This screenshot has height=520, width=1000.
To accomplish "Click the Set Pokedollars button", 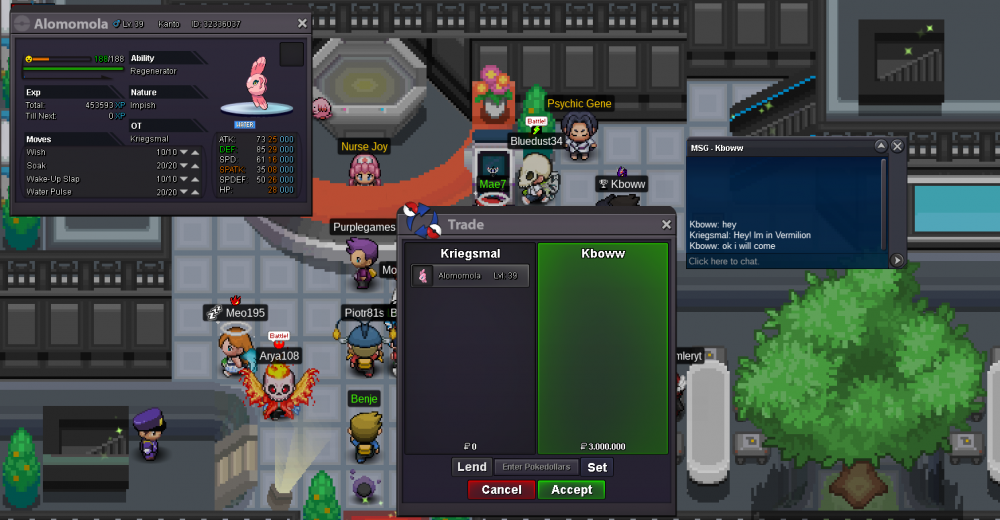I will click(x=597, y=467).
